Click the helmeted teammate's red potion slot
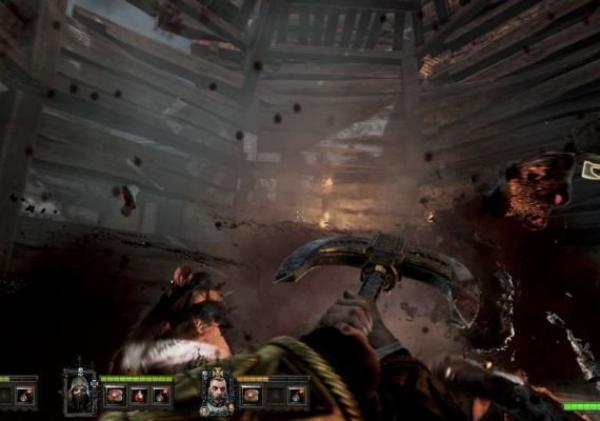Screen dimensions: 600x421 coord(137,396)
